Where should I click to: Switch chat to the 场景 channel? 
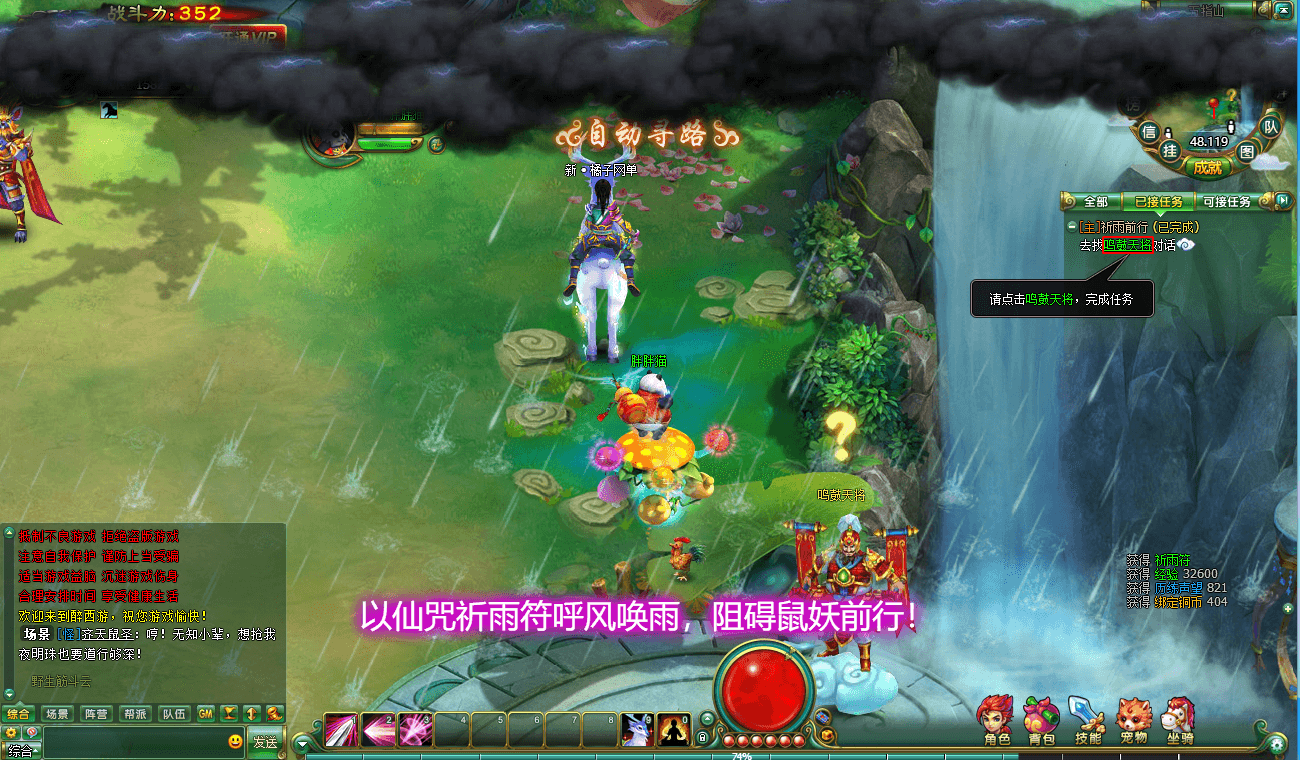(57, 714)
